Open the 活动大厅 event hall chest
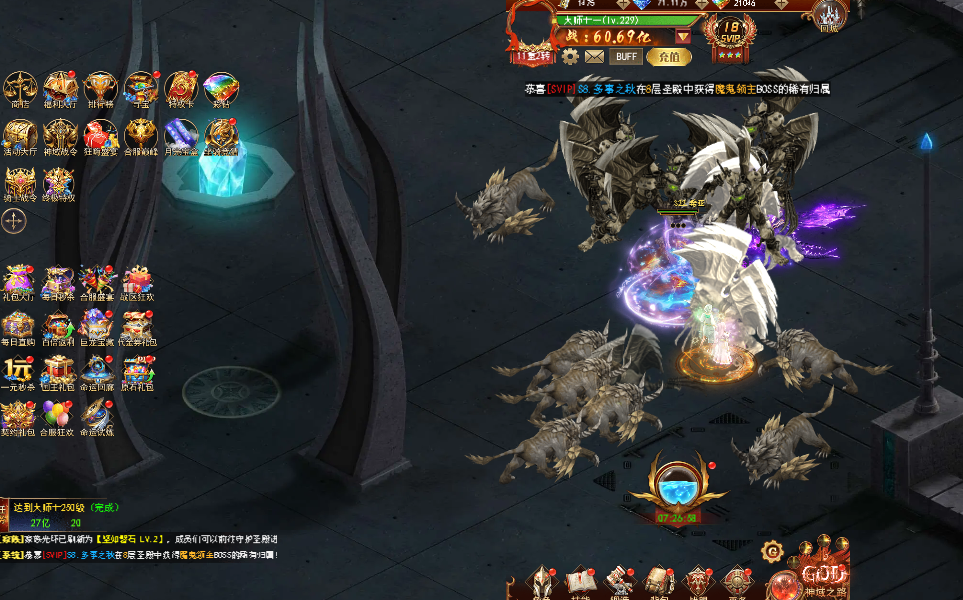Screen dimensions: 963x600 pyautogui.click(x=20, y=135)
